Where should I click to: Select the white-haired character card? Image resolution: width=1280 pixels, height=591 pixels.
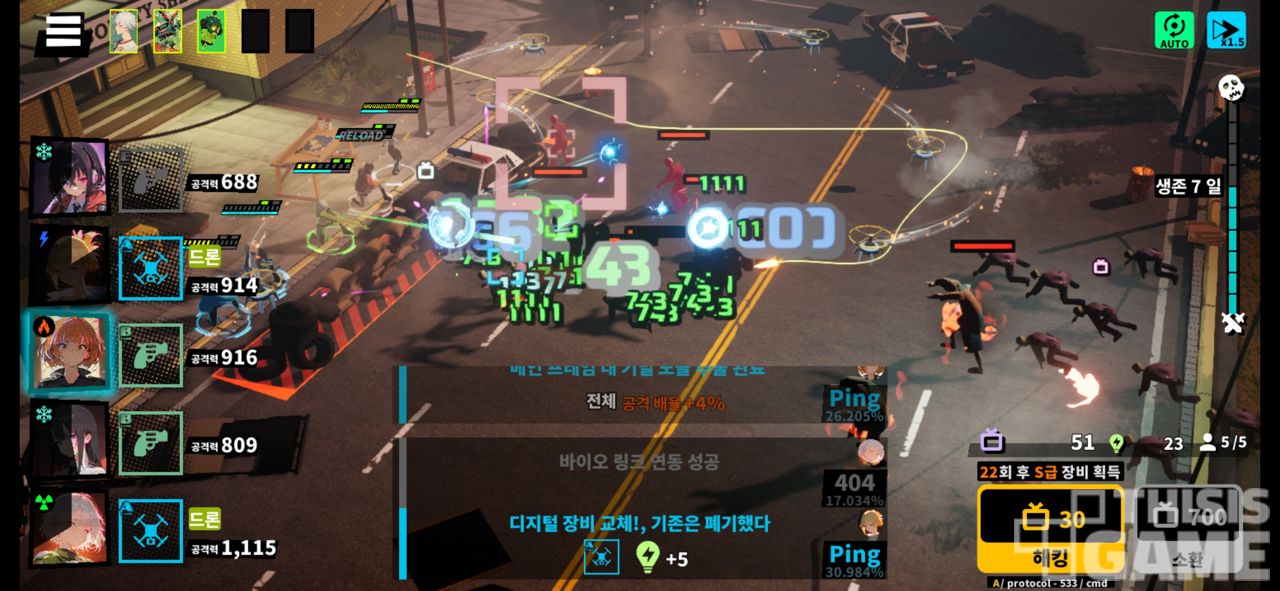(124, 31)
